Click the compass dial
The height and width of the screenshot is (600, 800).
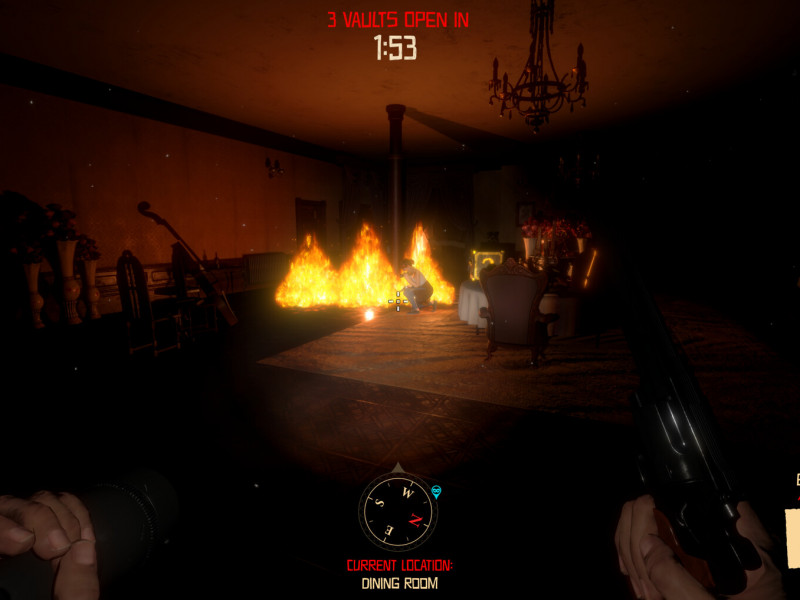coord(398,510)
